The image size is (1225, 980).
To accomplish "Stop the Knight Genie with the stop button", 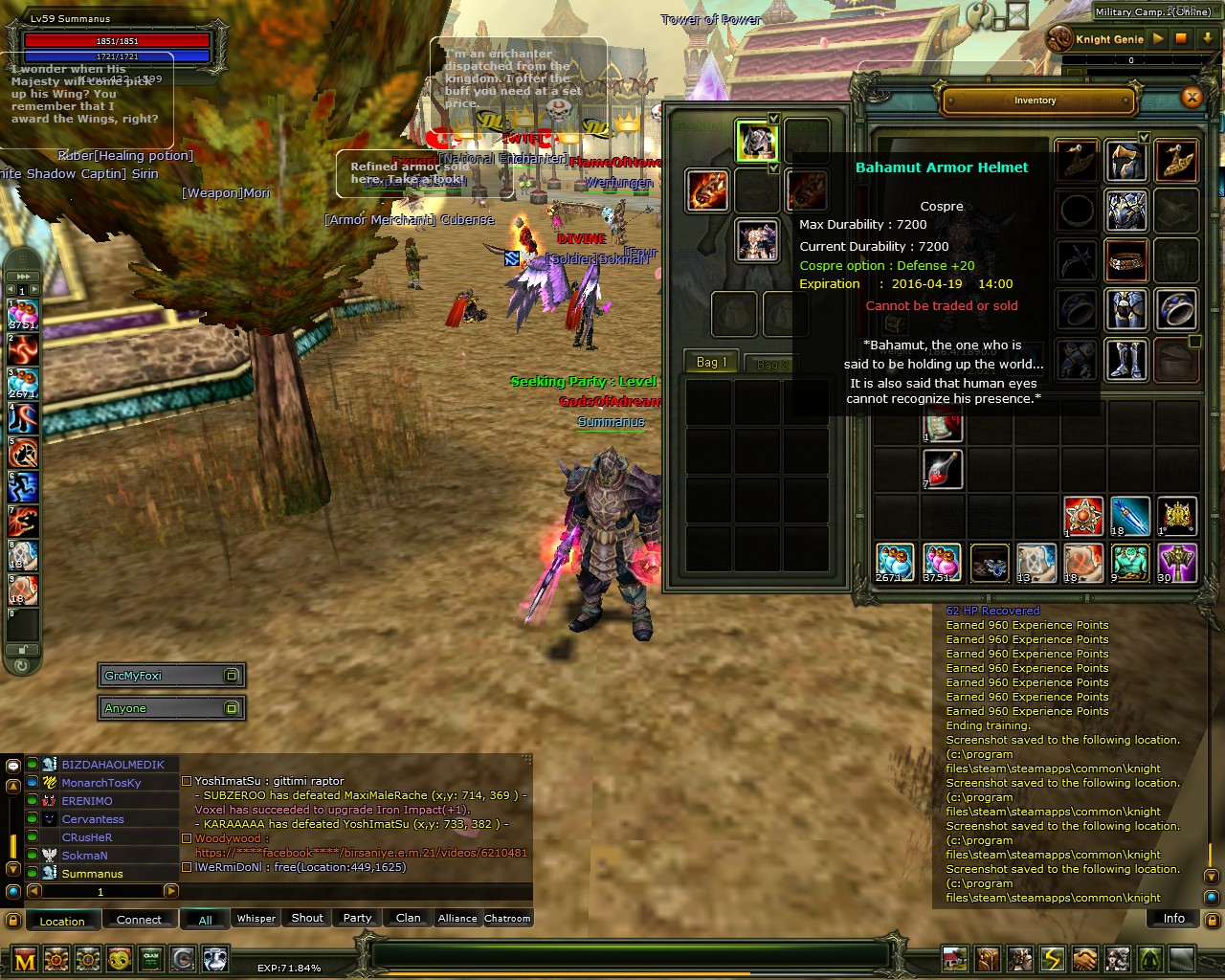I will click(1181, 39).
